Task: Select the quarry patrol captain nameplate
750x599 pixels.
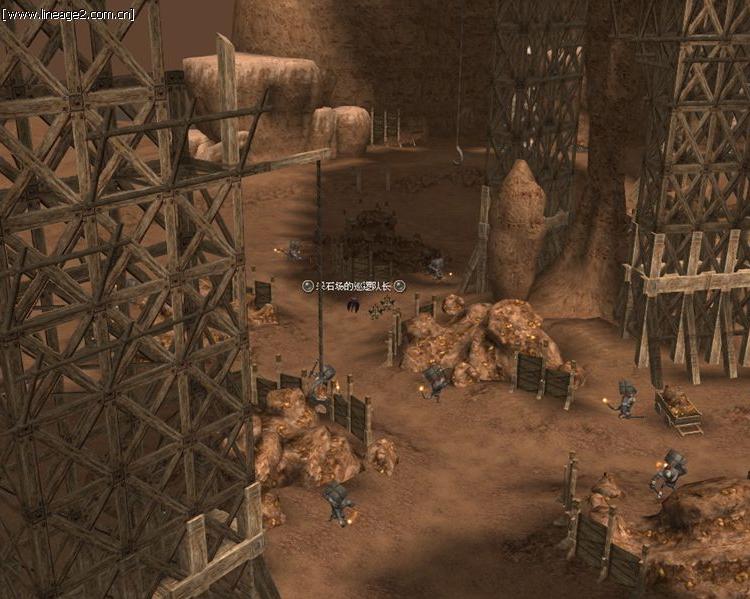Action: 354,286
